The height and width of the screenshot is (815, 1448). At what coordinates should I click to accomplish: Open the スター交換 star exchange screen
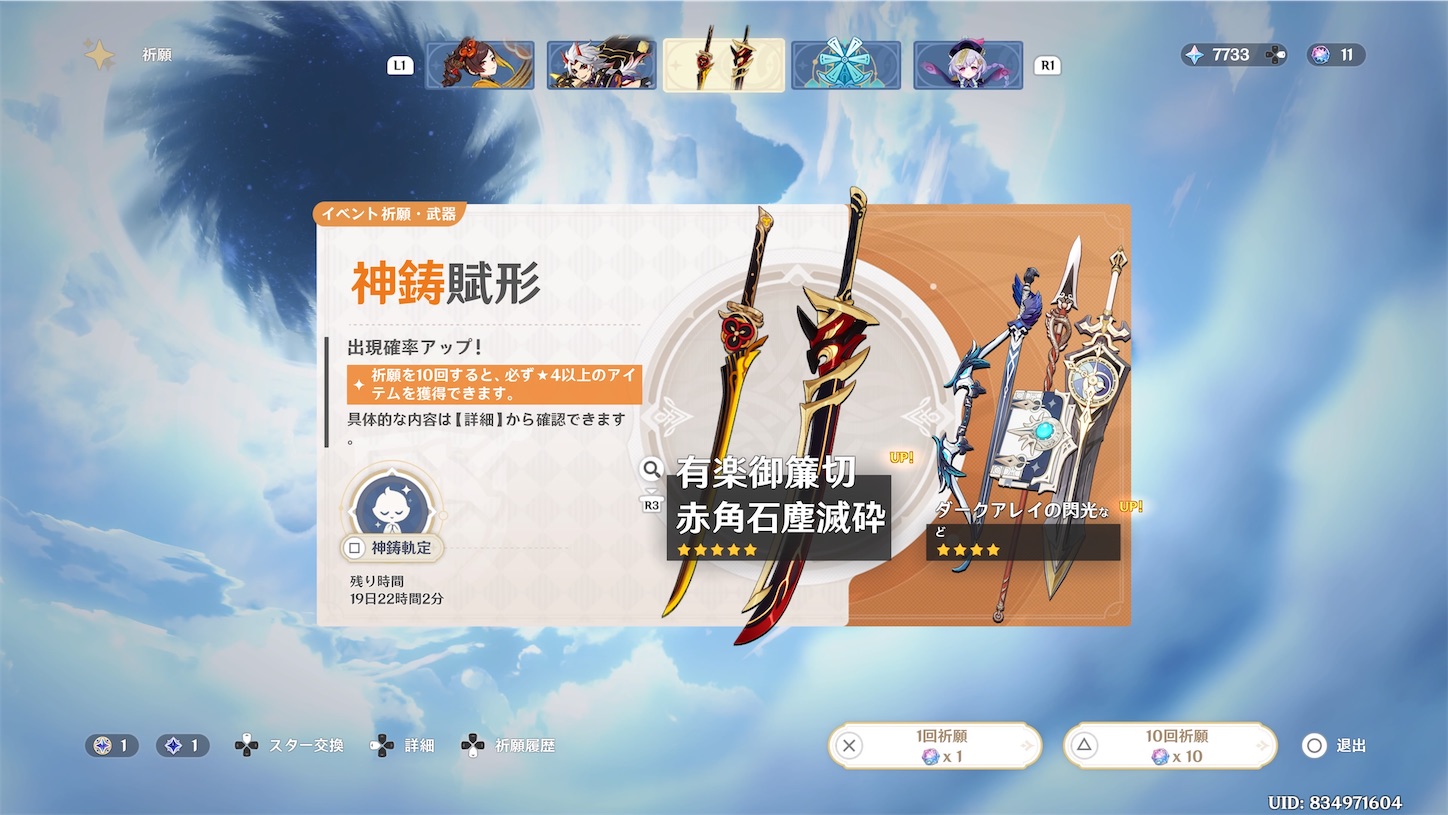292,745
